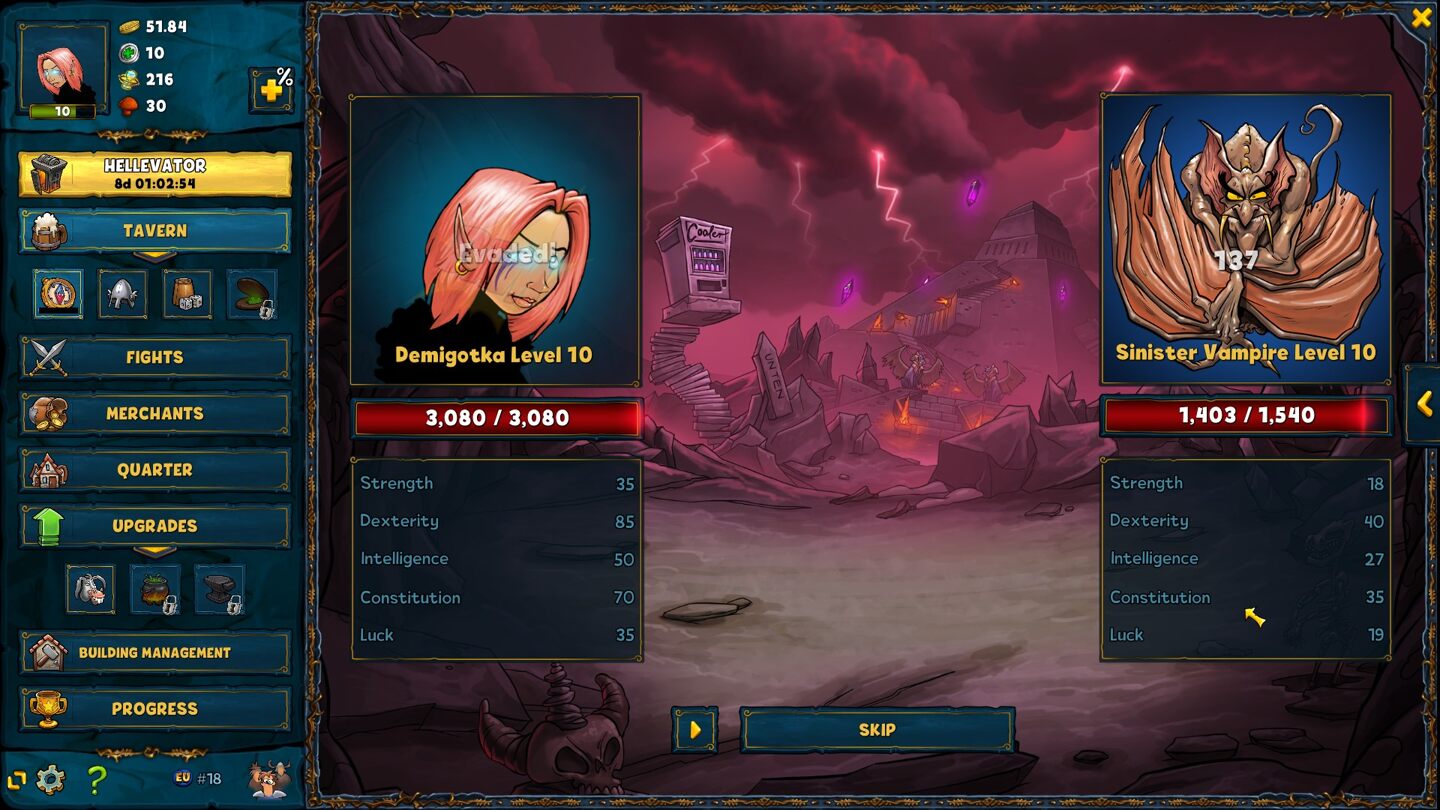The width and height of the screenshot is (1440, 810).
Task: Expand the side panel arrow on the right edge
Action: point(1423,404)
